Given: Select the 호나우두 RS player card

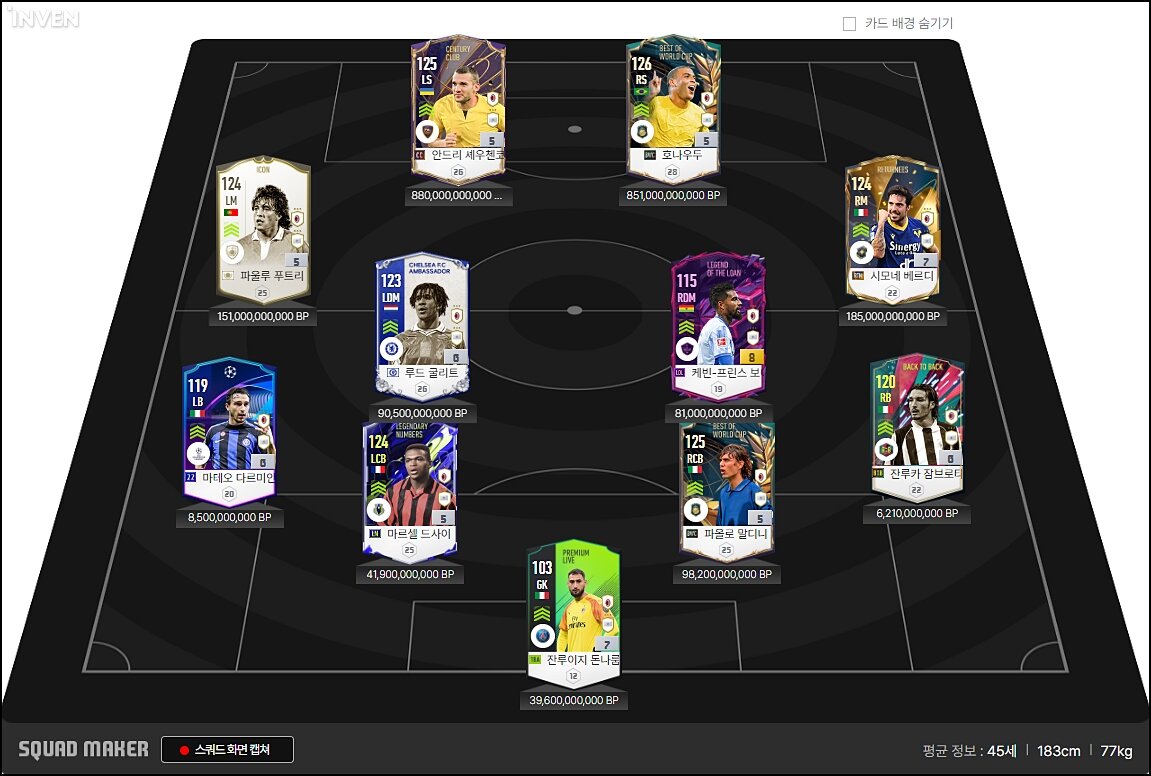Looking at the screenshot, I should click(673, 105).
